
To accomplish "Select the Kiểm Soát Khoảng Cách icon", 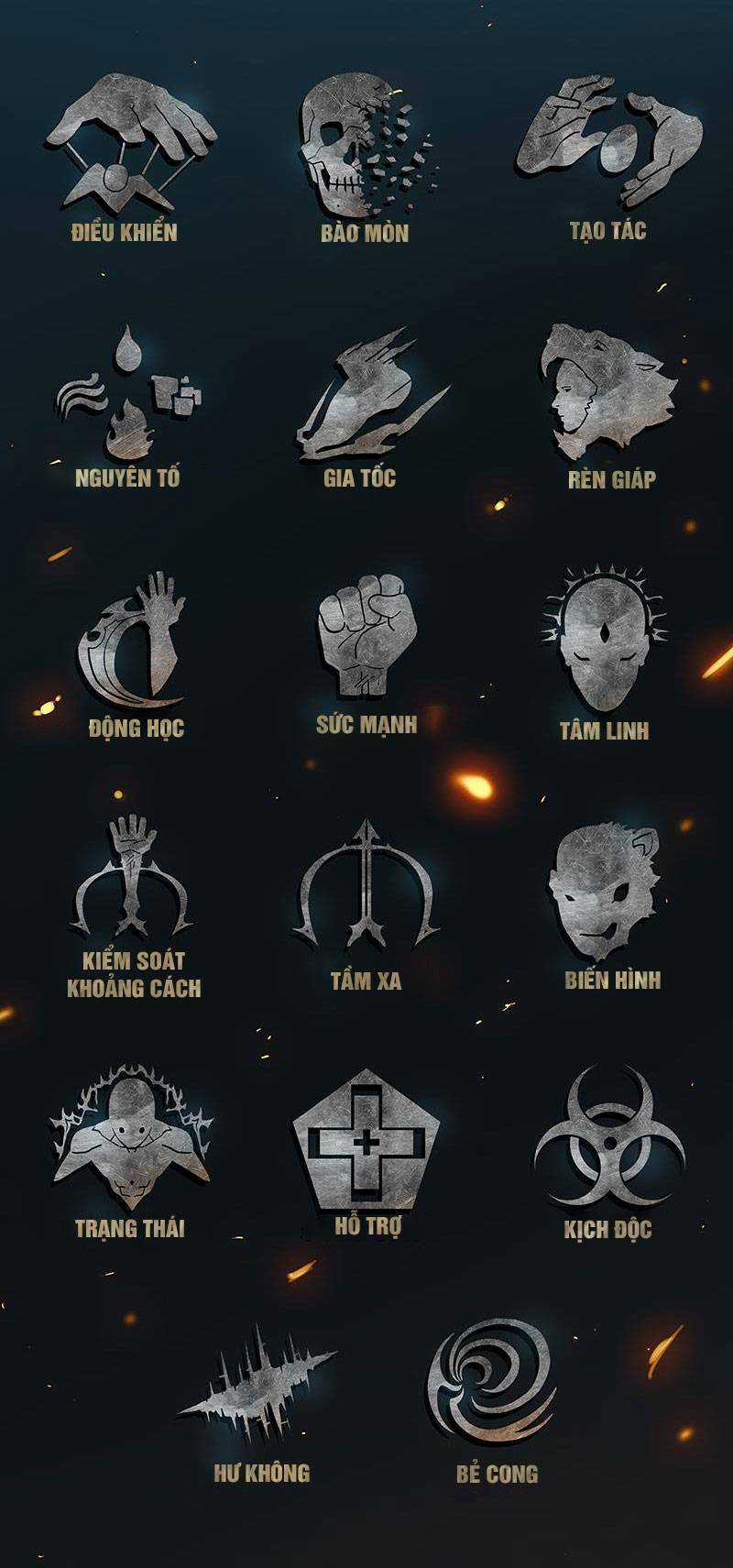I will pyautogui.click(x=134, y=875).
